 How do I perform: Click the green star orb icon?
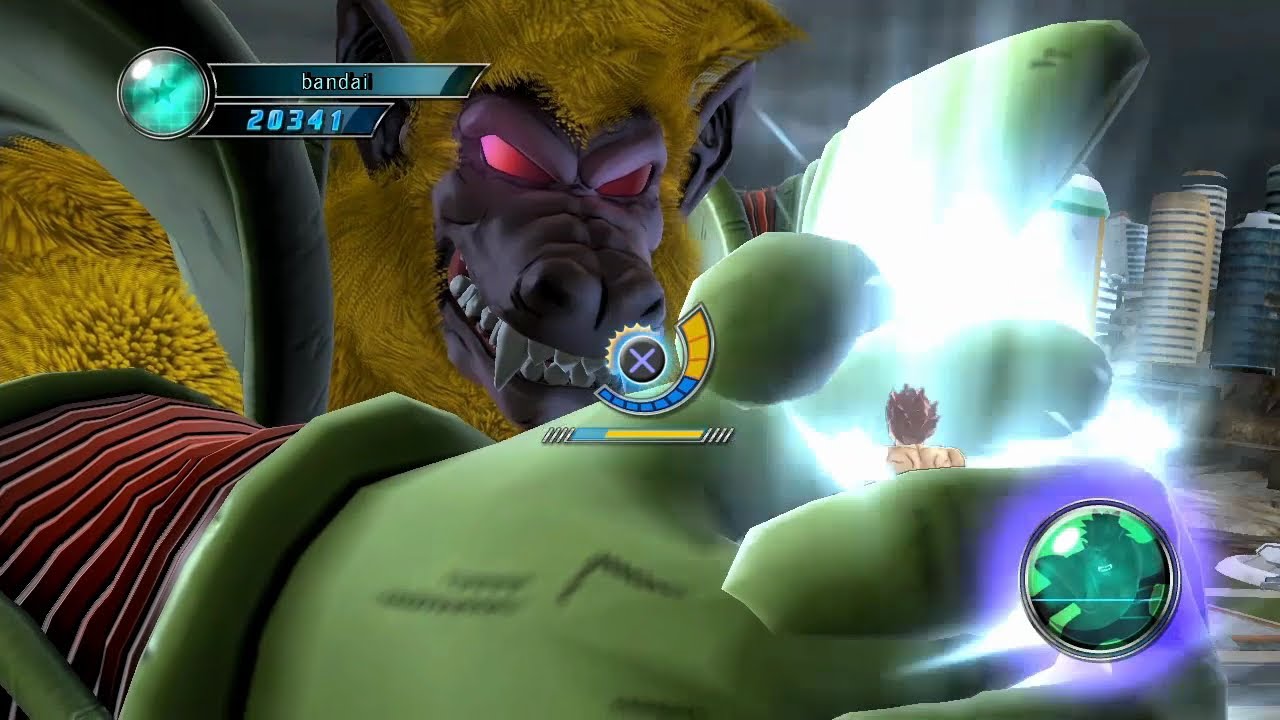coord(162,93)
